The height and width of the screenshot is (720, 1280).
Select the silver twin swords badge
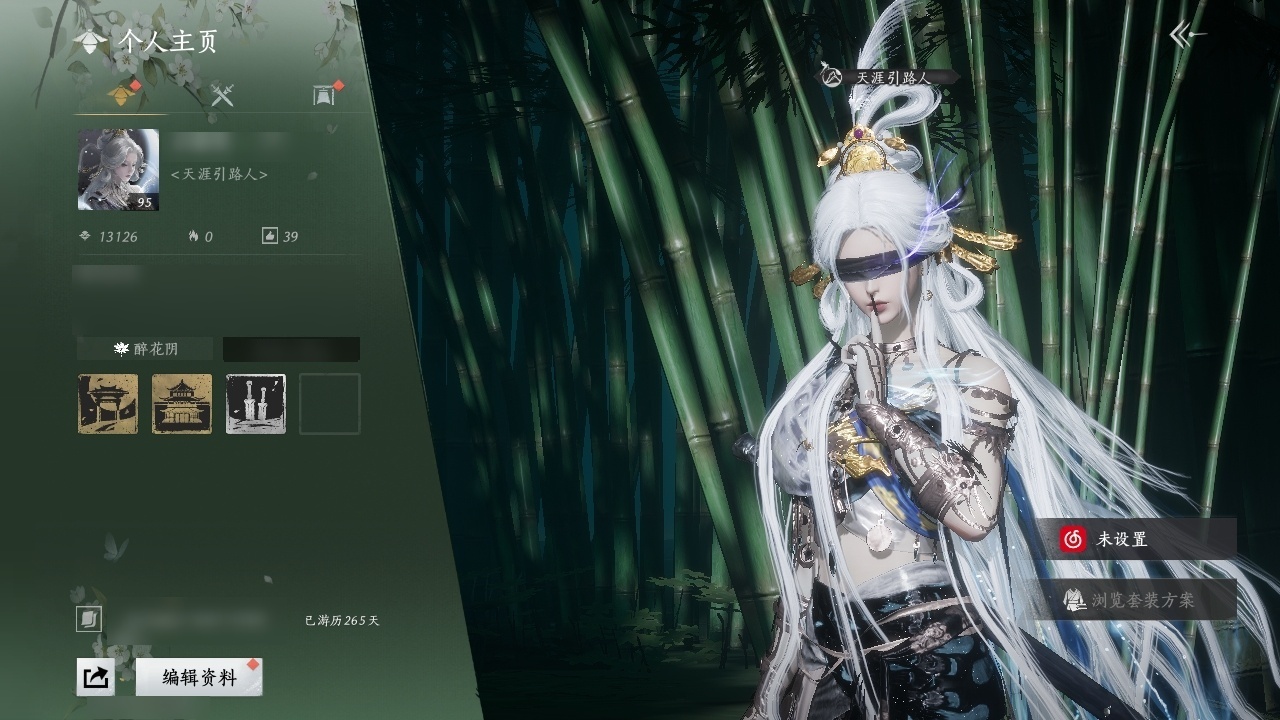pyautogui.click(x=256, y=404)
